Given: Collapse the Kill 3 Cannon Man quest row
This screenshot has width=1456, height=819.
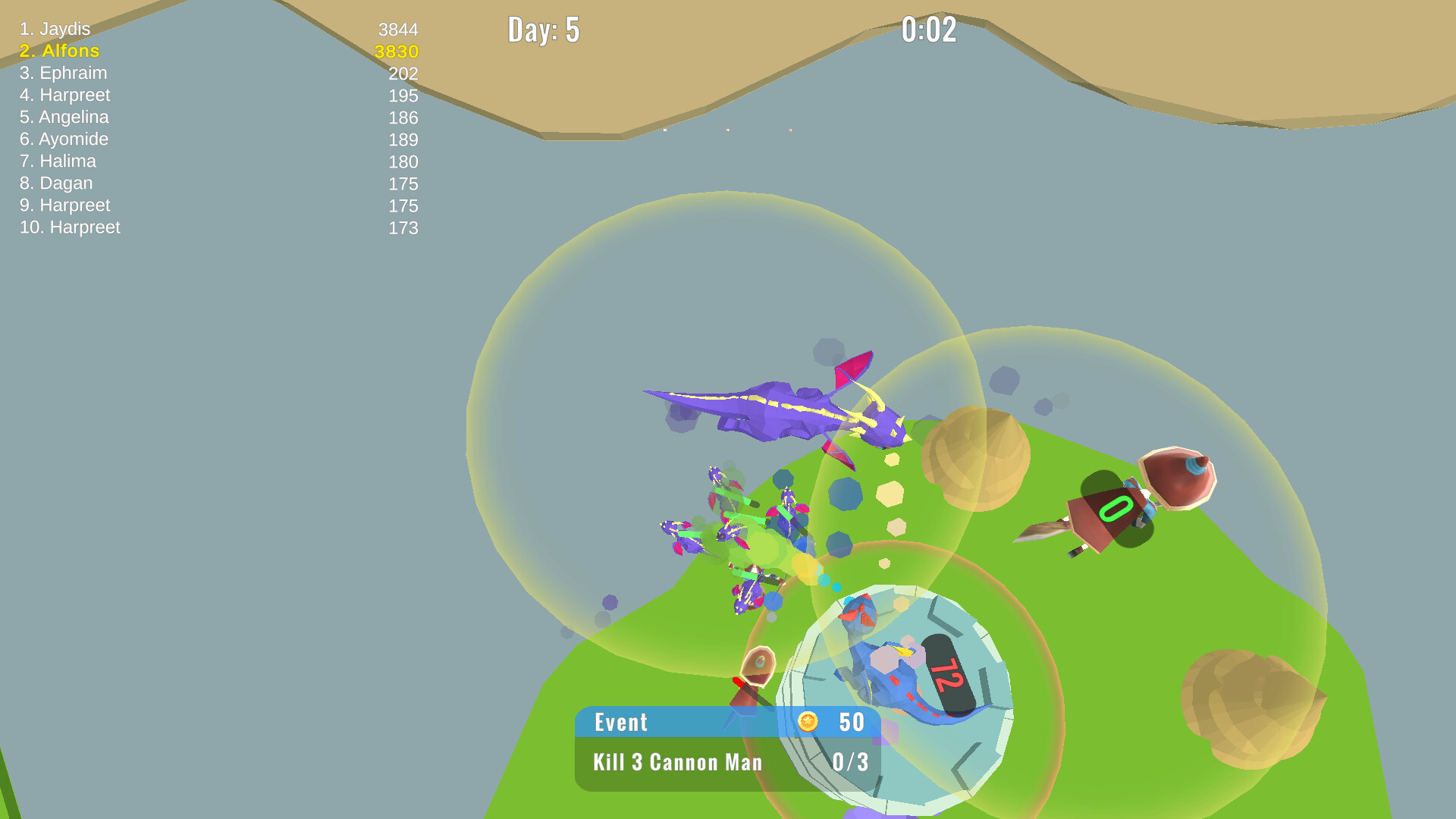Looking at the screenshot, I should [x=677, y=763].
